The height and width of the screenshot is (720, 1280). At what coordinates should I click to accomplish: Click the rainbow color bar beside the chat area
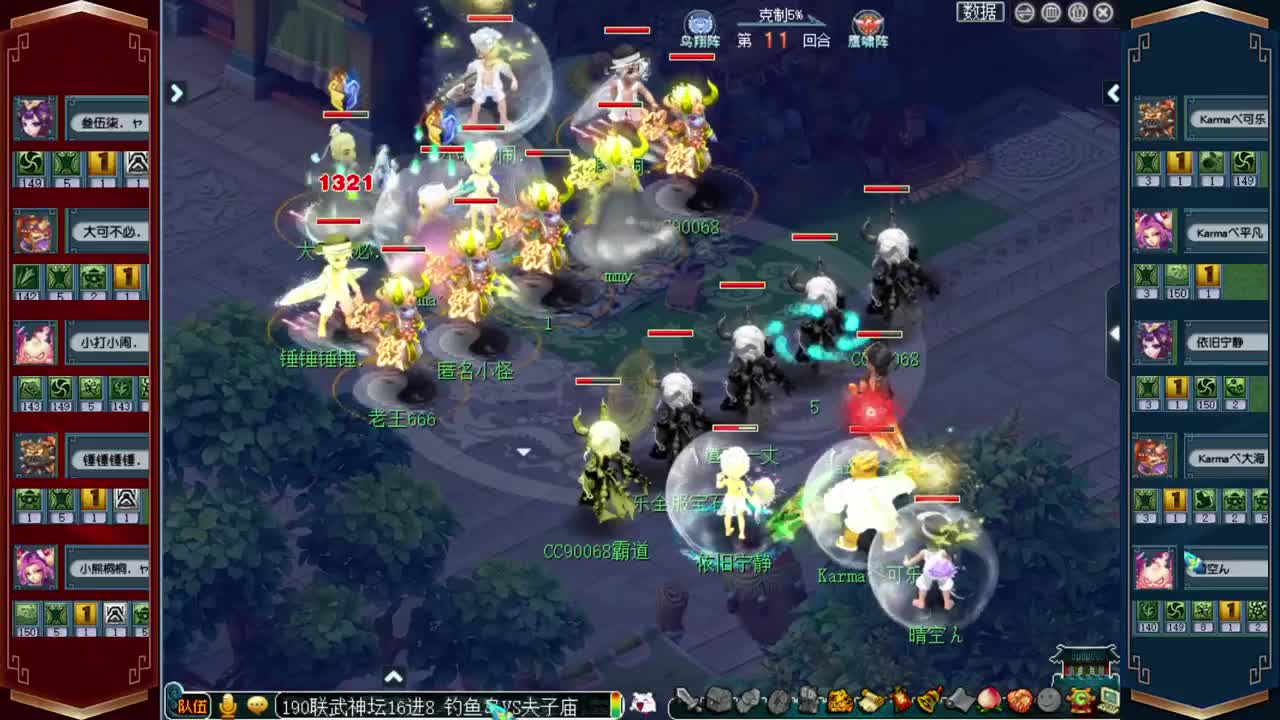(617, 706)
